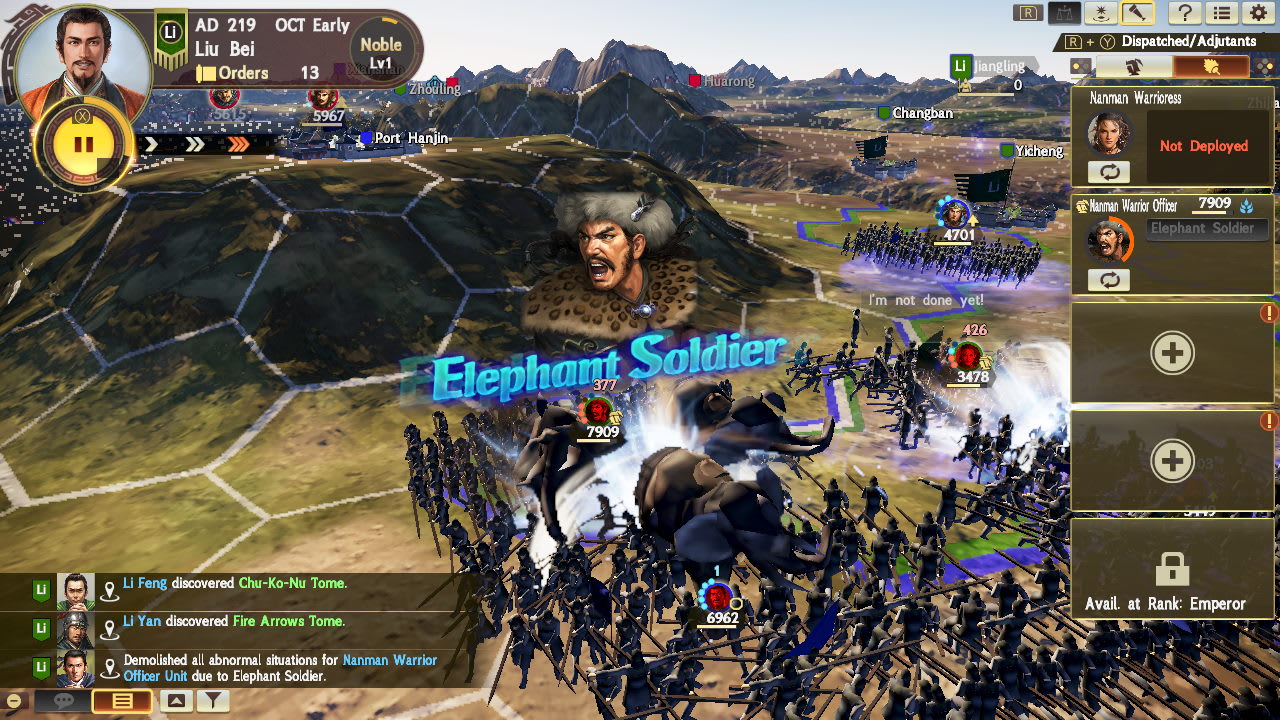The image size is (1280, 720).
Task: Open the settings gear menu
Action: pos(1258,13)
